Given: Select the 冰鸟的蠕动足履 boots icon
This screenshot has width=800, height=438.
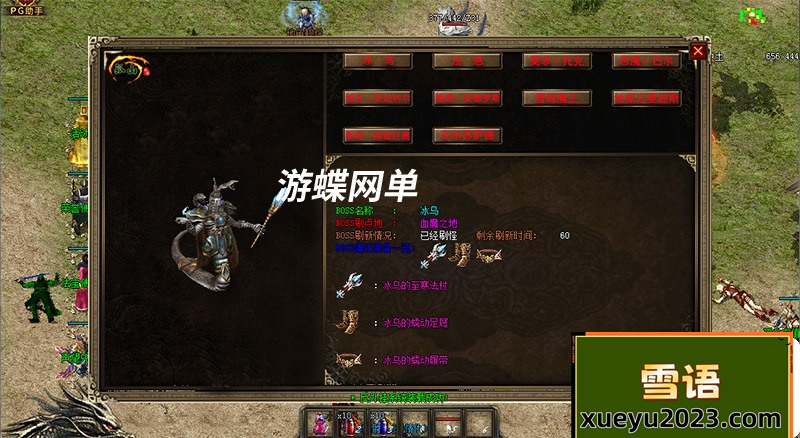Looking at the screenshot, I should pos(351,323).
